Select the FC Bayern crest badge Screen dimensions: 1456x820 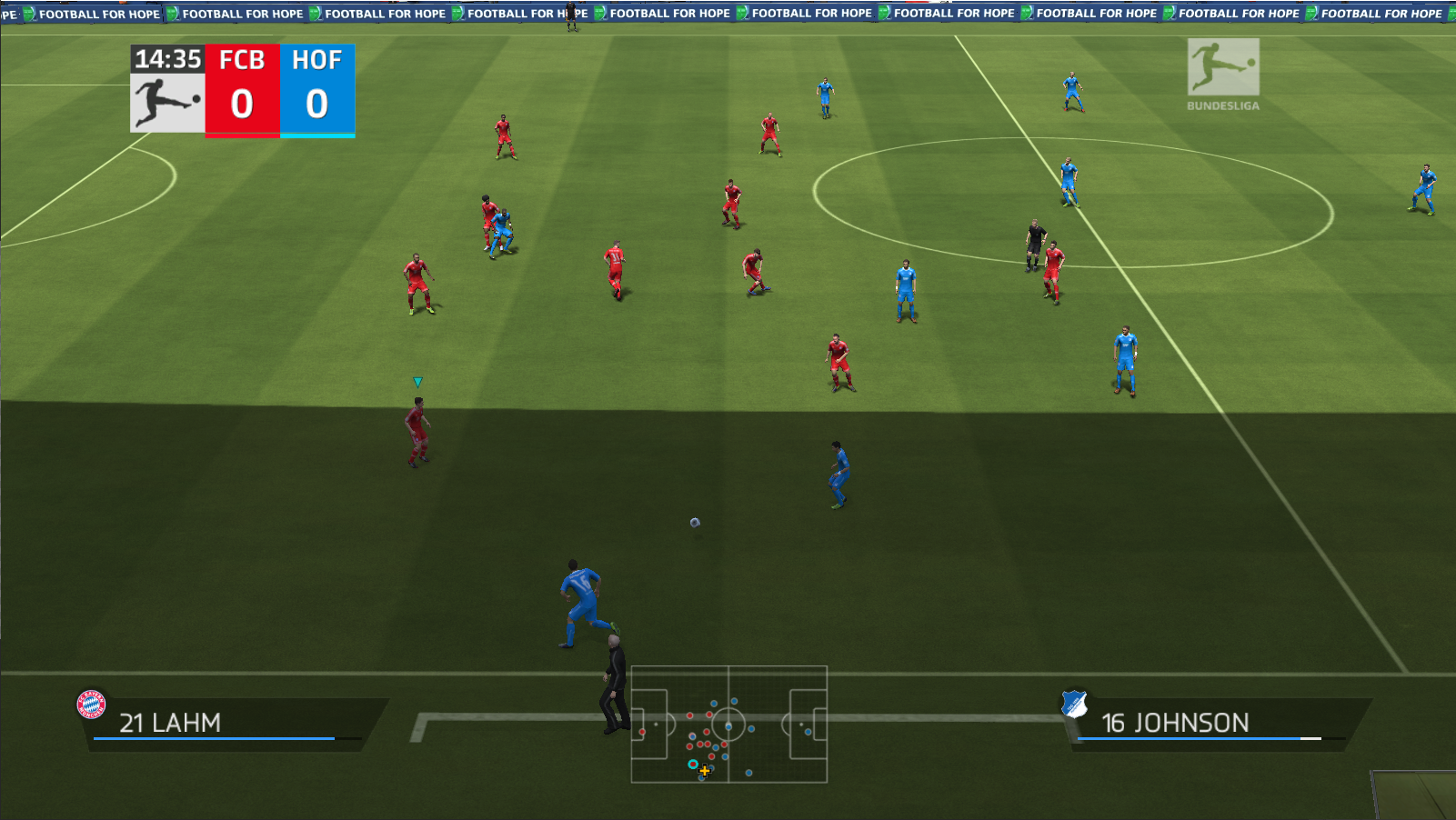(x=91, y=702)
